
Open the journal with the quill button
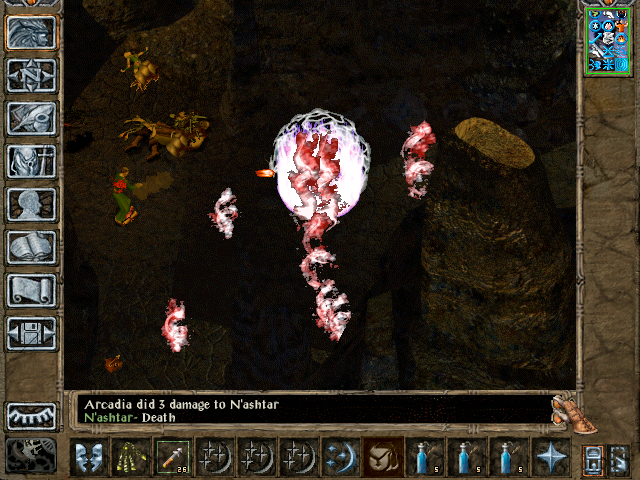coord(31,118)
